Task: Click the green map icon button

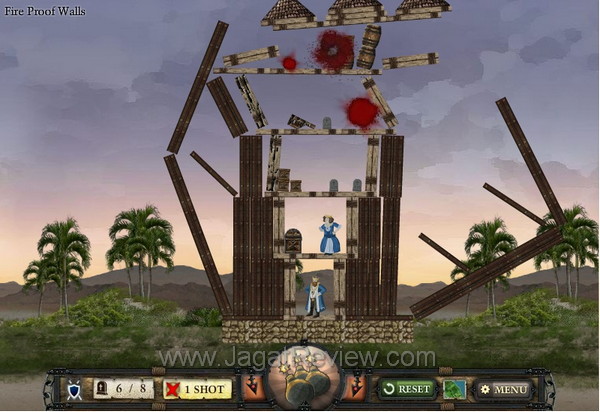Action: tap(454, 388)
